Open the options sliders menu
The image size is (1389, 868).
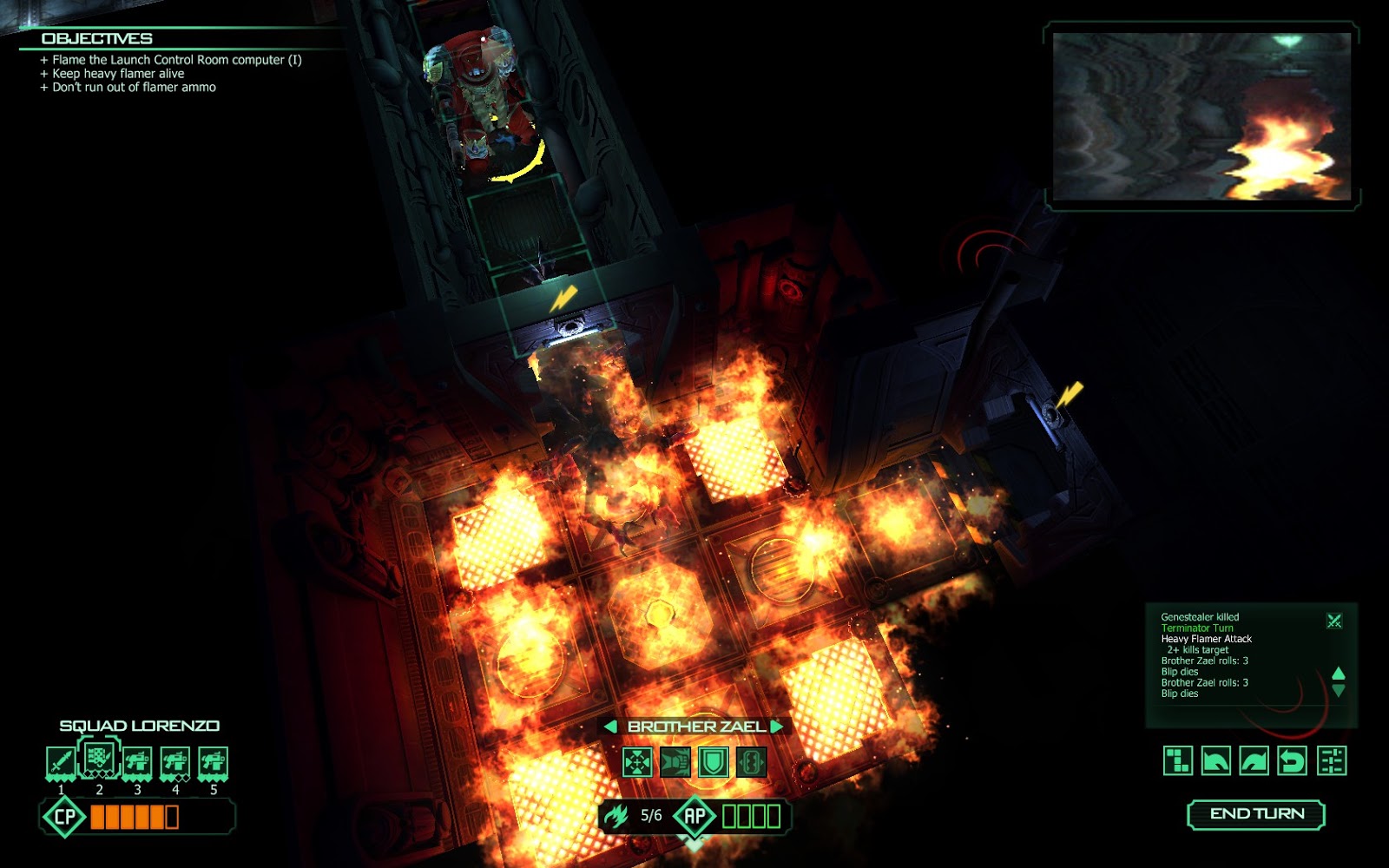coord(1332,761)
